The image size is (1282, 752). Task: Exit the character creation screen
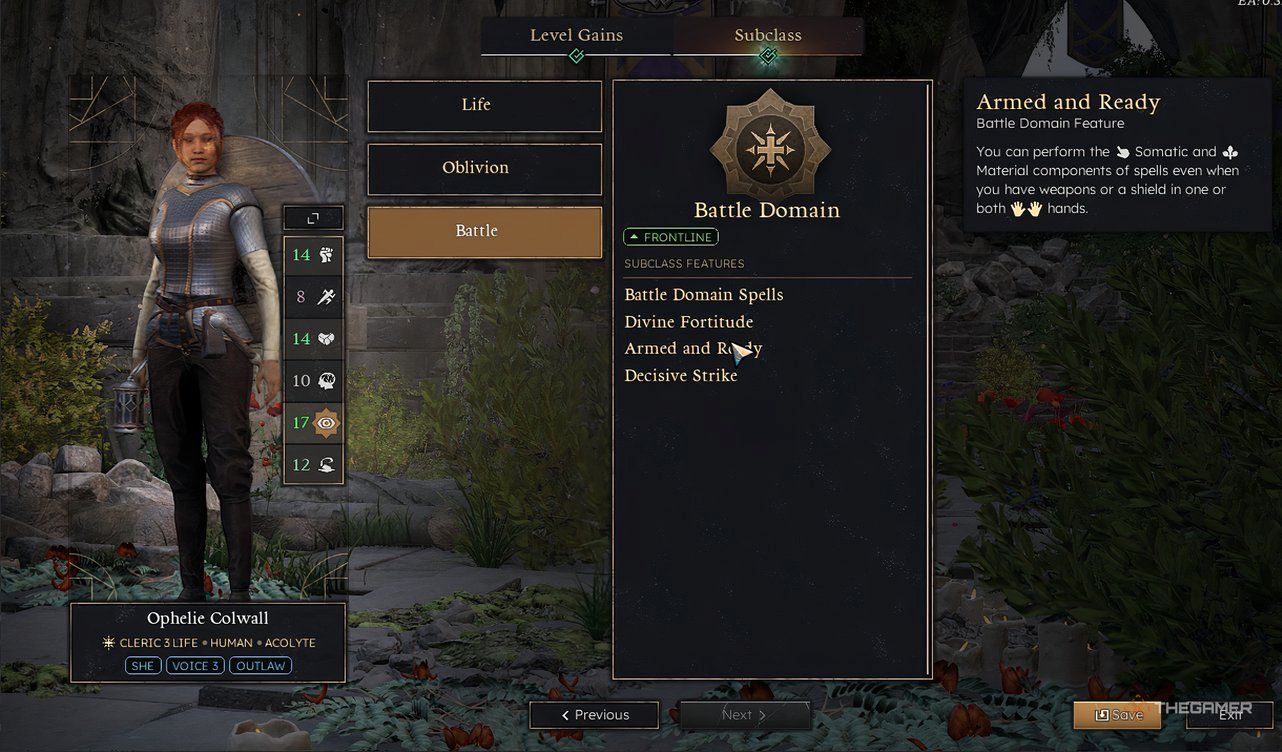[x=1230, y=715]
